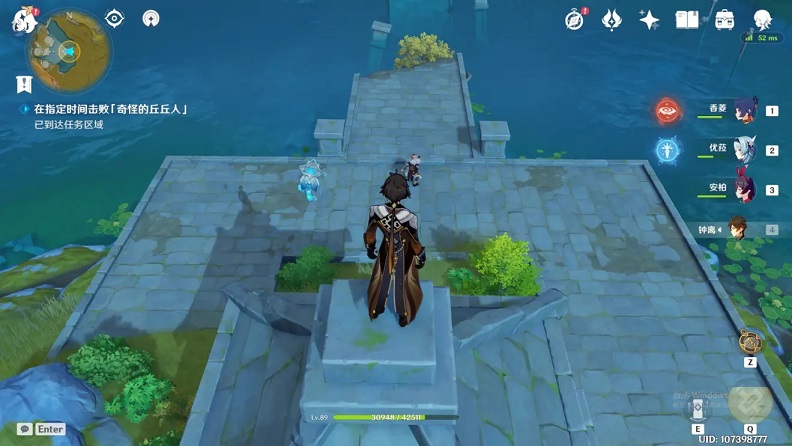This screenshot has width=792, height=446.
Task: Open the adventurer handbook book icon
Action: click(x=686, y=20)
